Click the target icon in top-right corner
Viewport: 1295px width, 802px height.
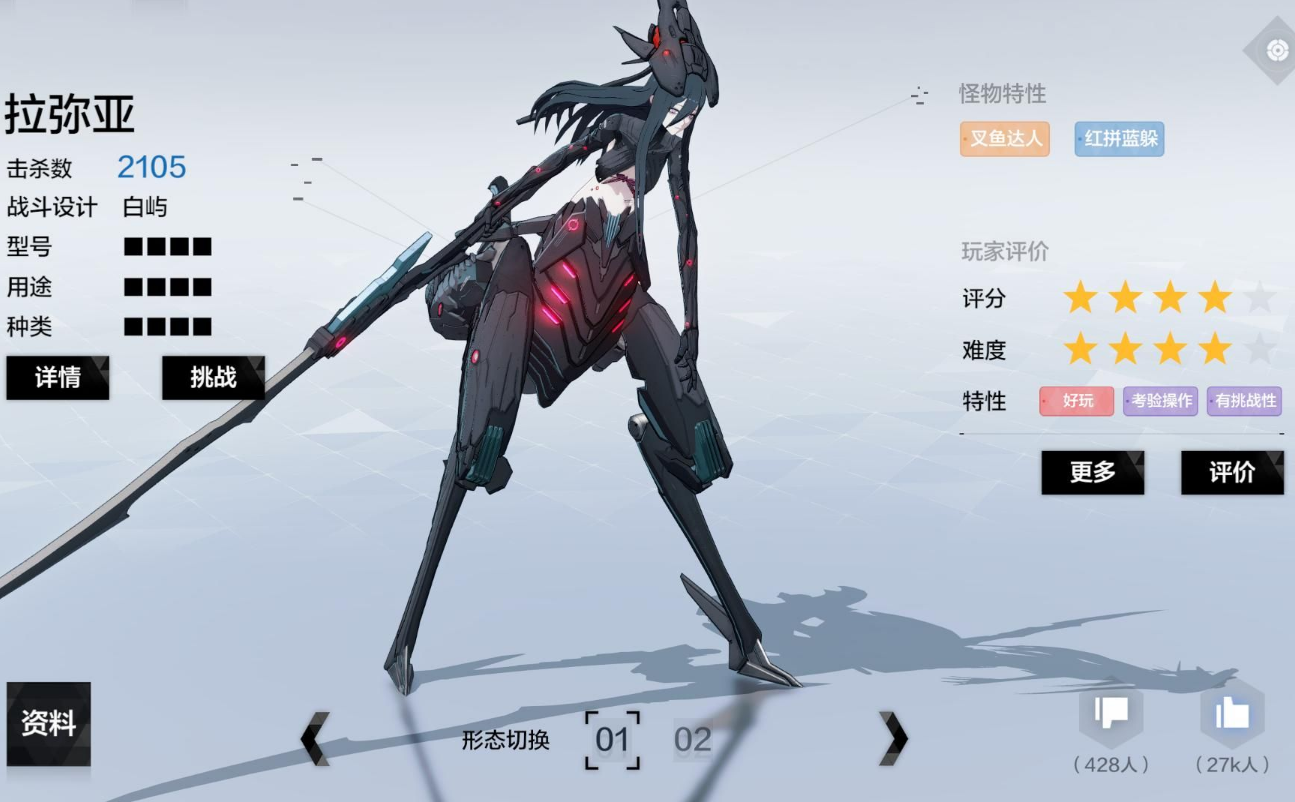(x=1276, y=50)
